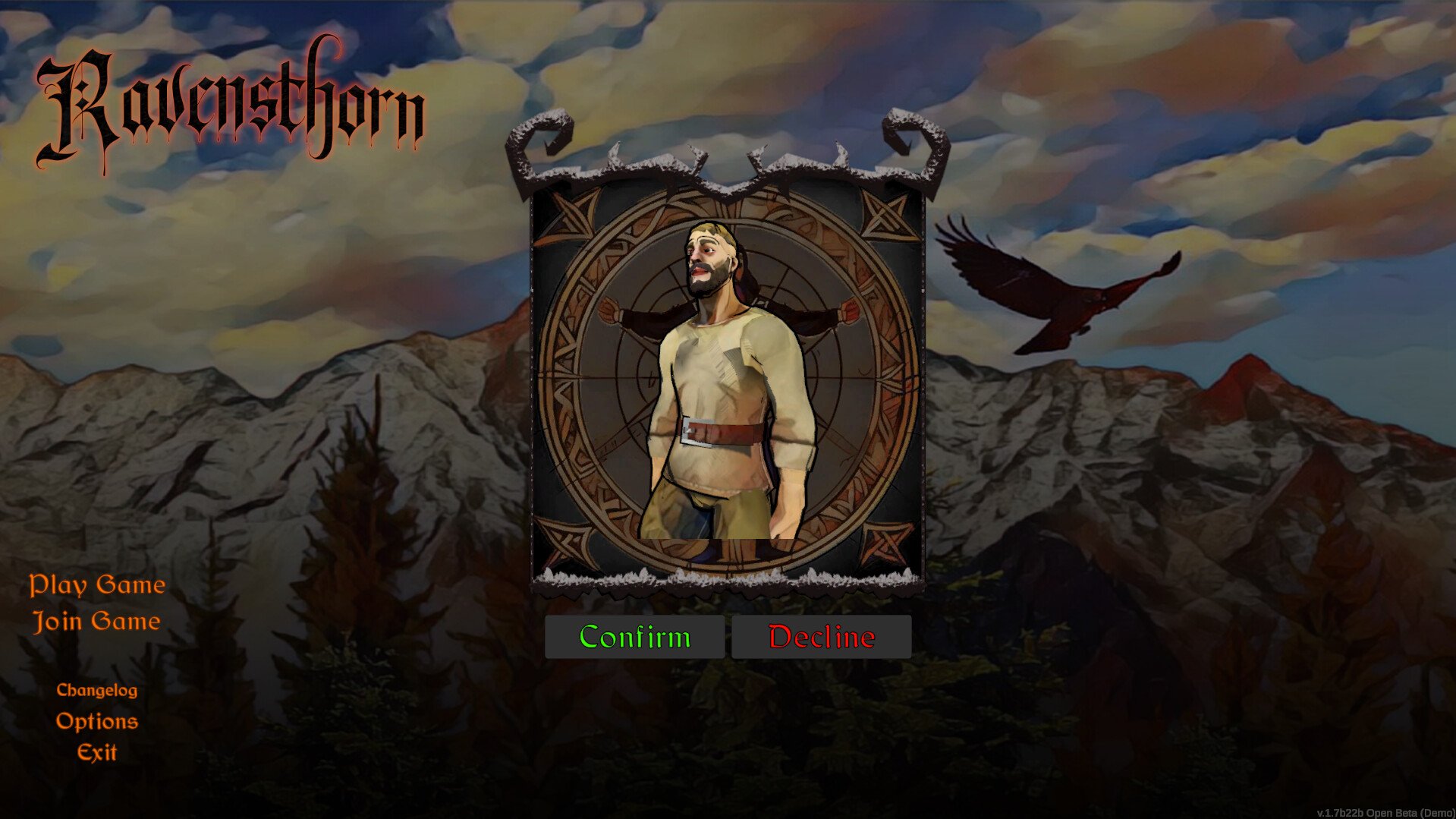The width and height of the screenshot is (1456, 819).
Task: Exit the game
Action: tap(97, 752)
